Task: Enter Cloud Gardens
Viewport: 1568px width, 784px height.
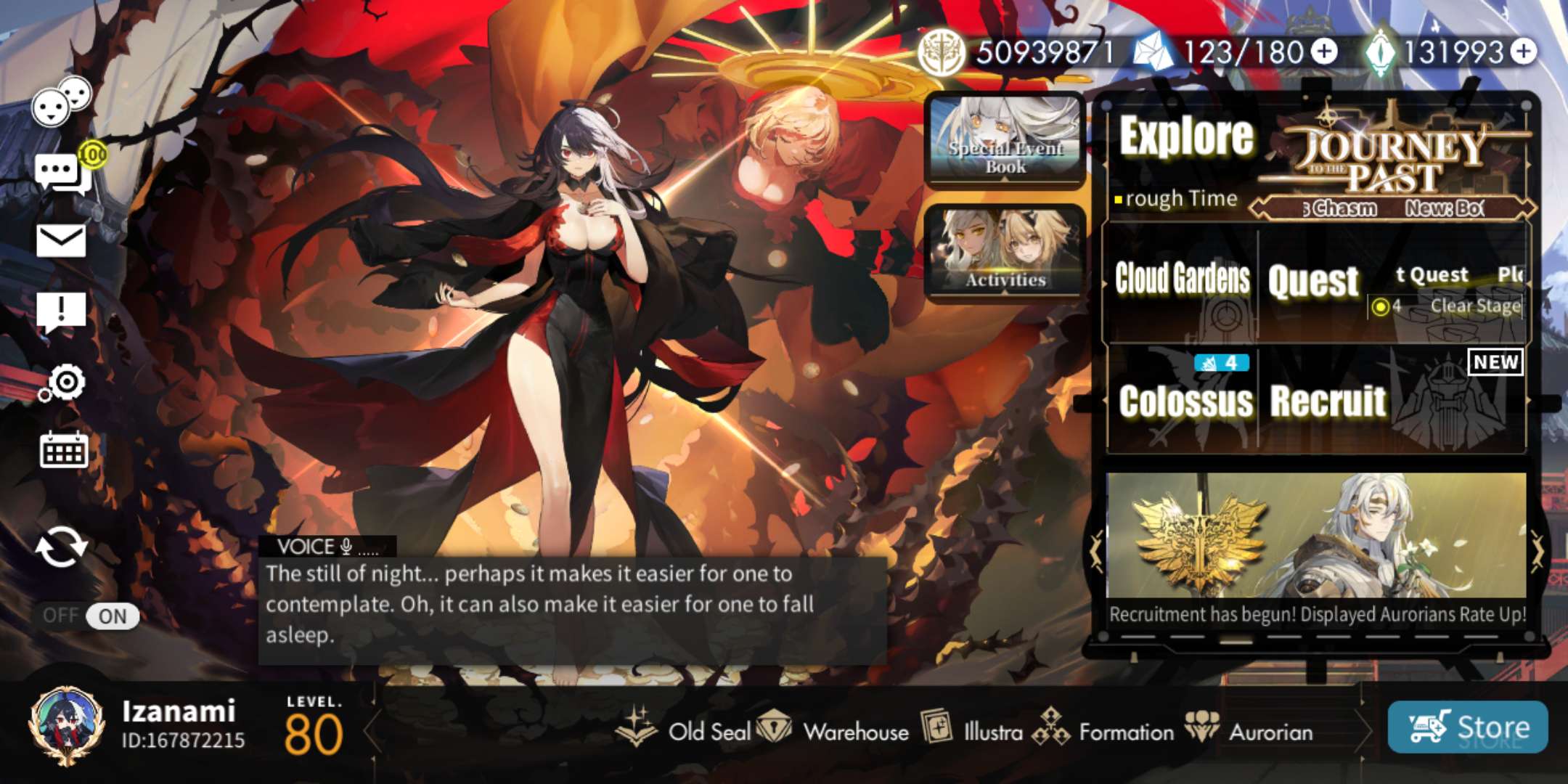Action: (1182, 280)
